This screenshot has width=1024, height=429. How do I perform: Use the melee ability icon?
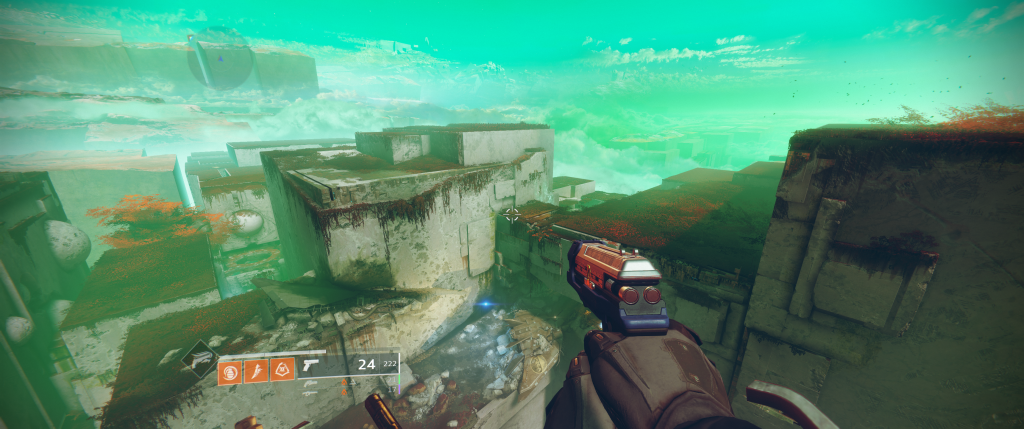point(257,371)
